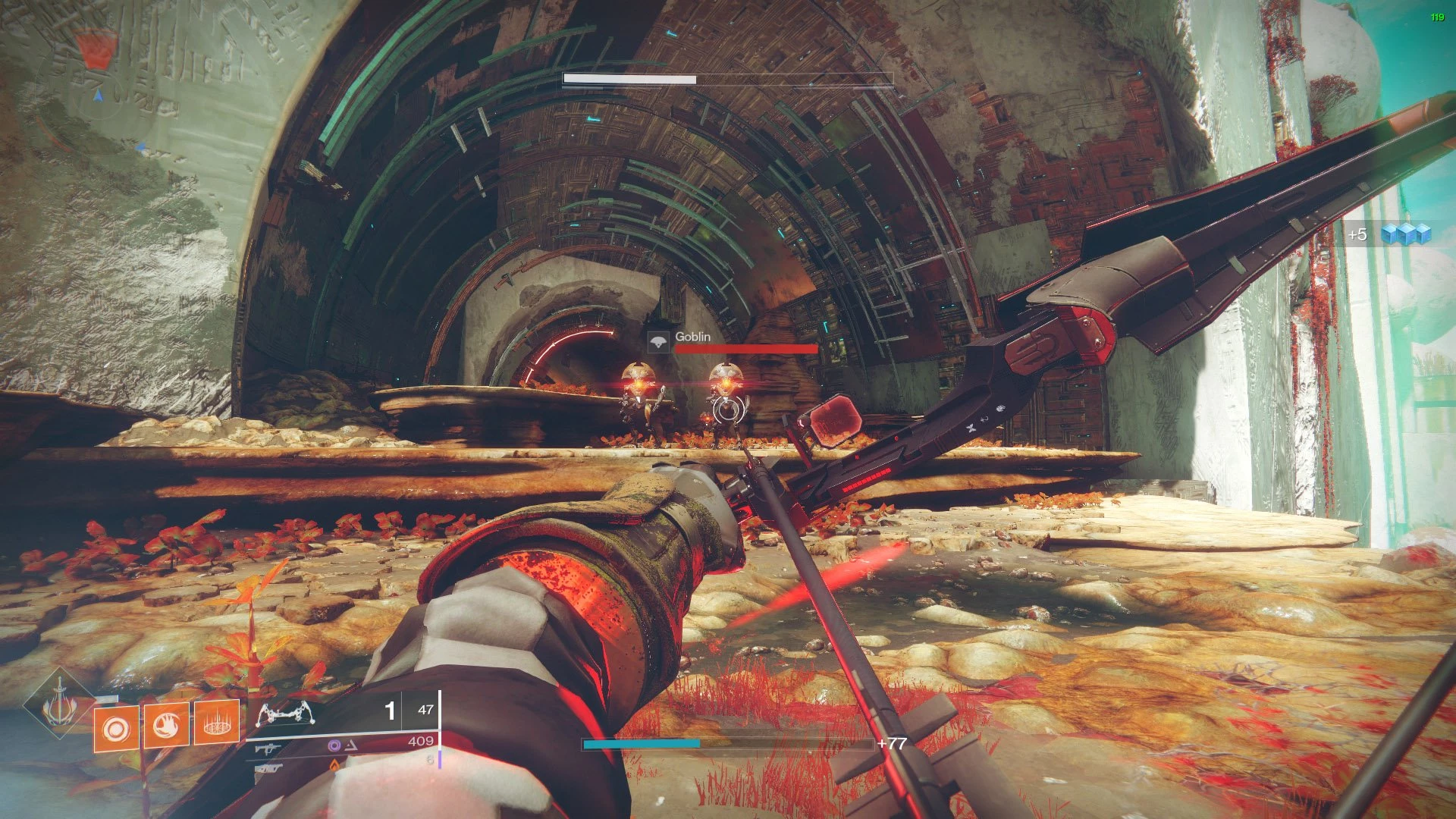The width and height of the screenshot is (1456, 819).
Task: Switch to the secondary rifle weapon slot
Action: point(268,748)
